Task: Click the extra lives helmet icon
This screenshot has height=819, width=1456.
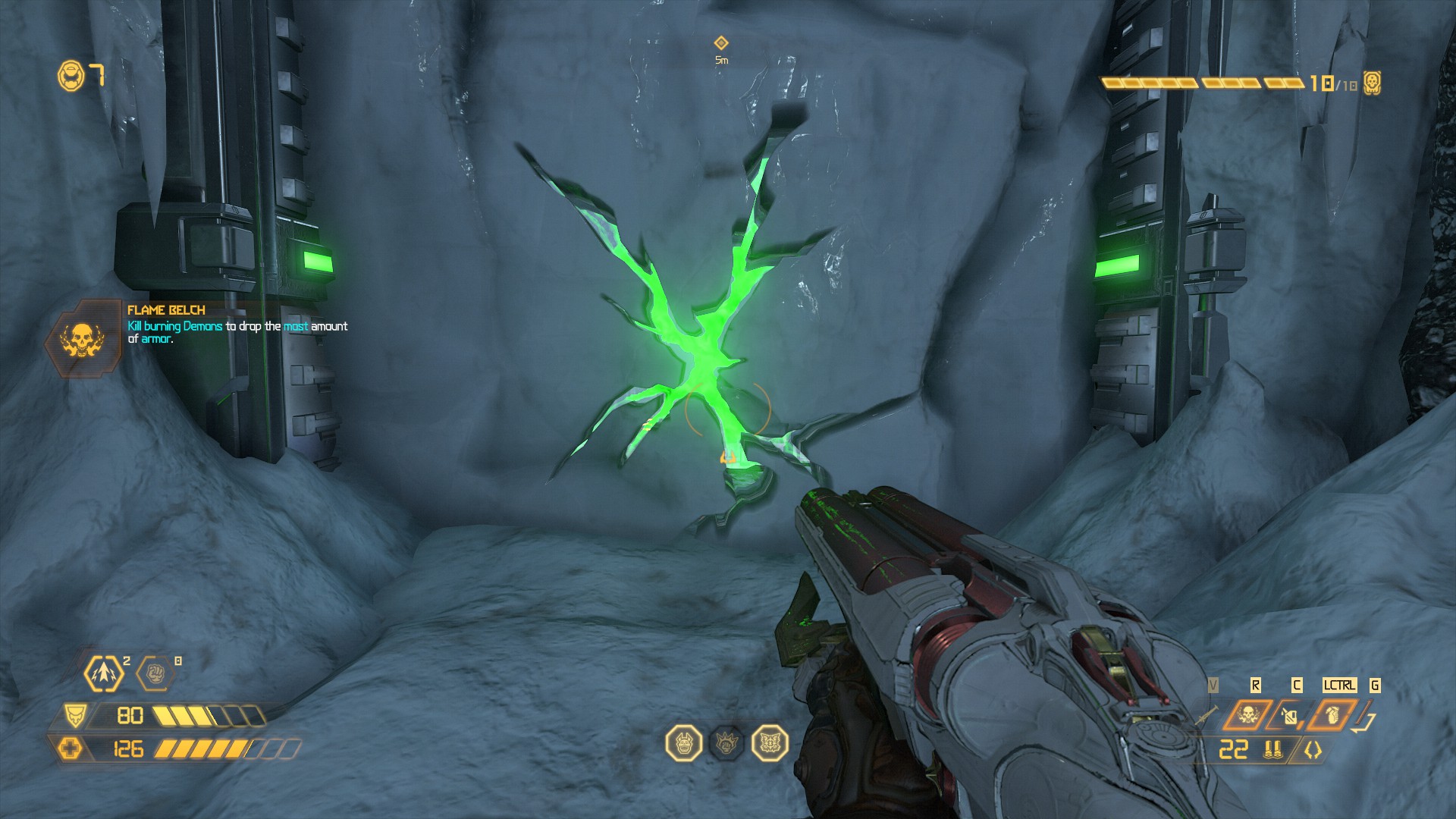Action: pyautogui.click(x=71, y=76)
